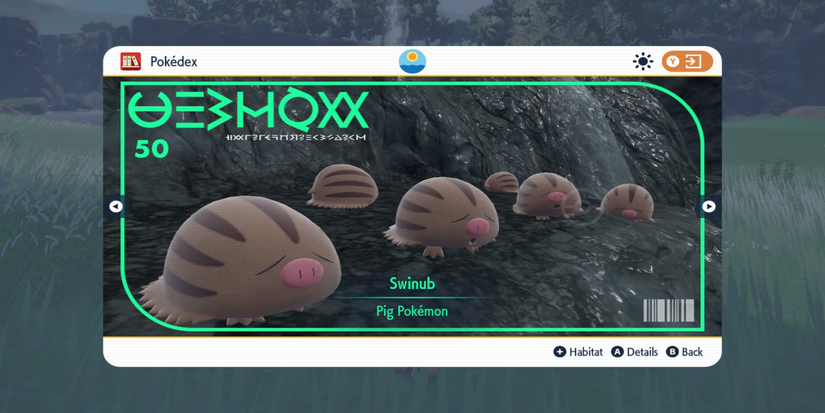Advance to the next Pokédex entry arrow
The height and width of the screenshot is (413, 825).
click(x=708, y=207)
